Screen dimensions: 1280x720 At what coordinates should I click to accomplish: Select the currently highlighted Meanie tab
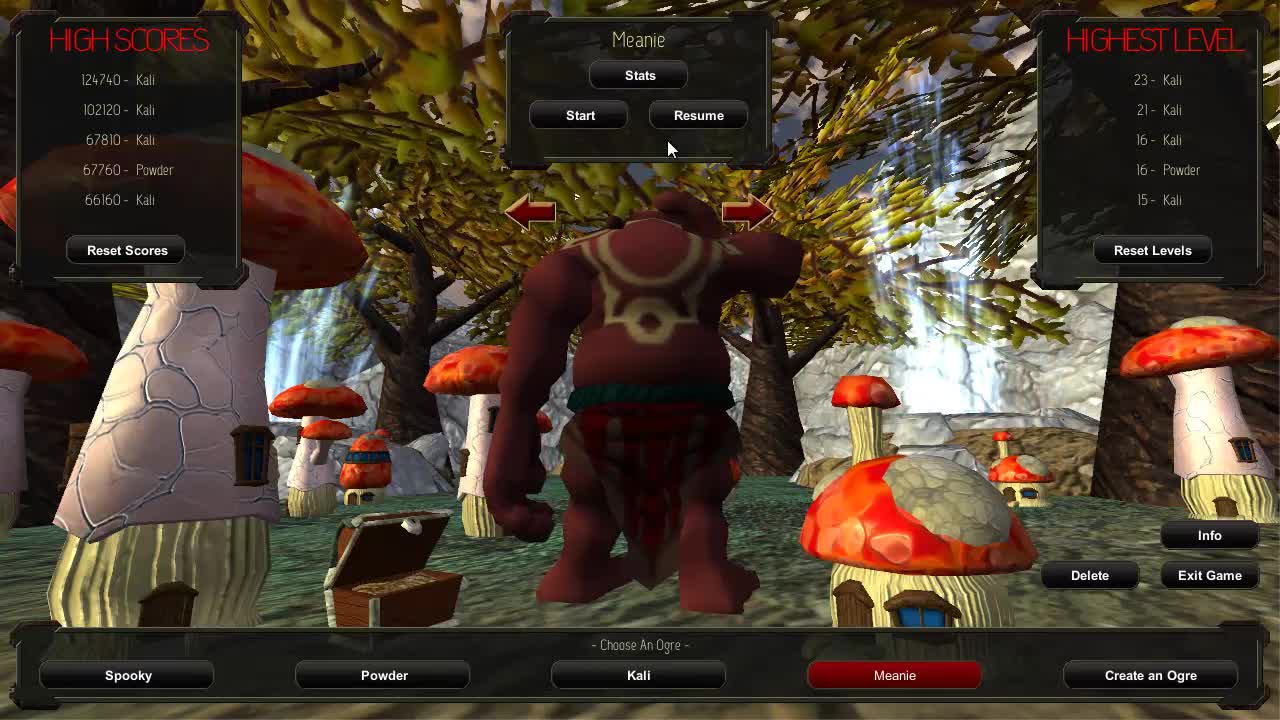coord(894,675)
